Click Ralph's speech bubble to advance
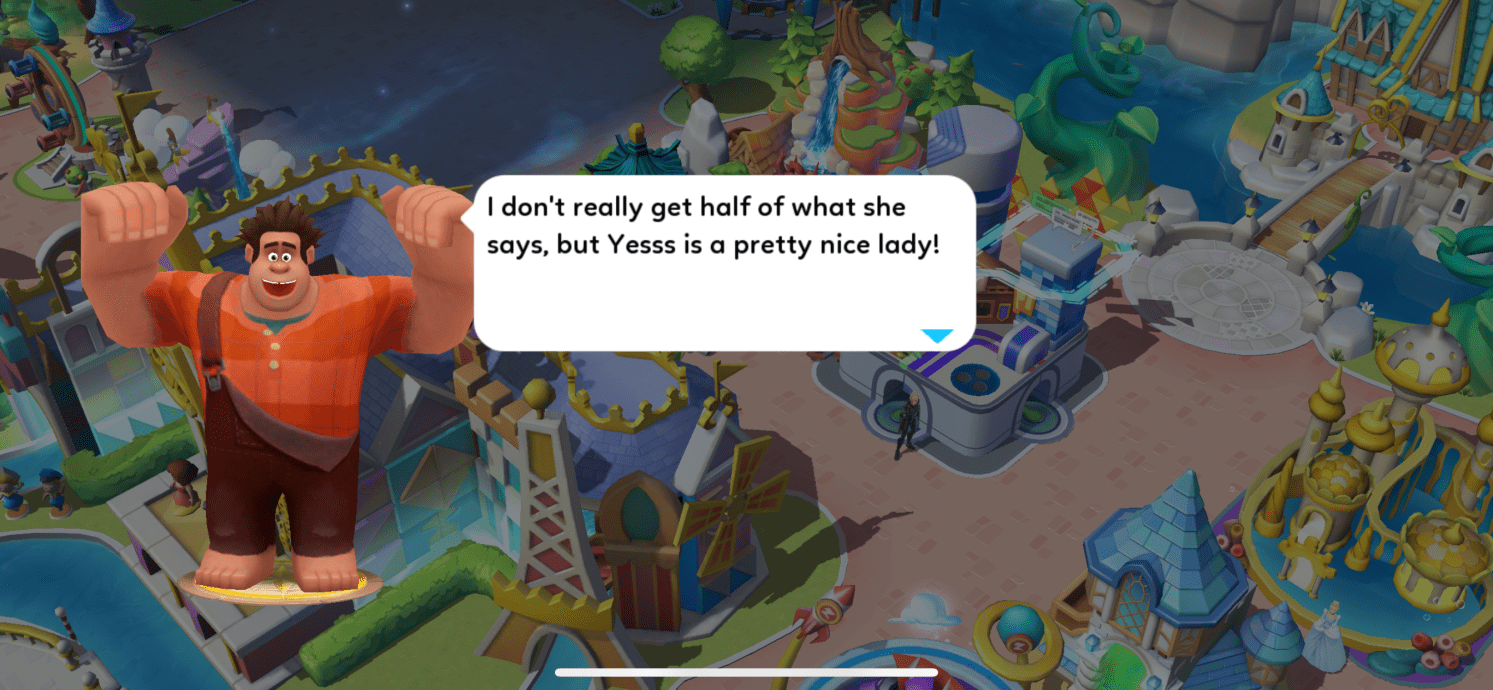 (723, 263)
